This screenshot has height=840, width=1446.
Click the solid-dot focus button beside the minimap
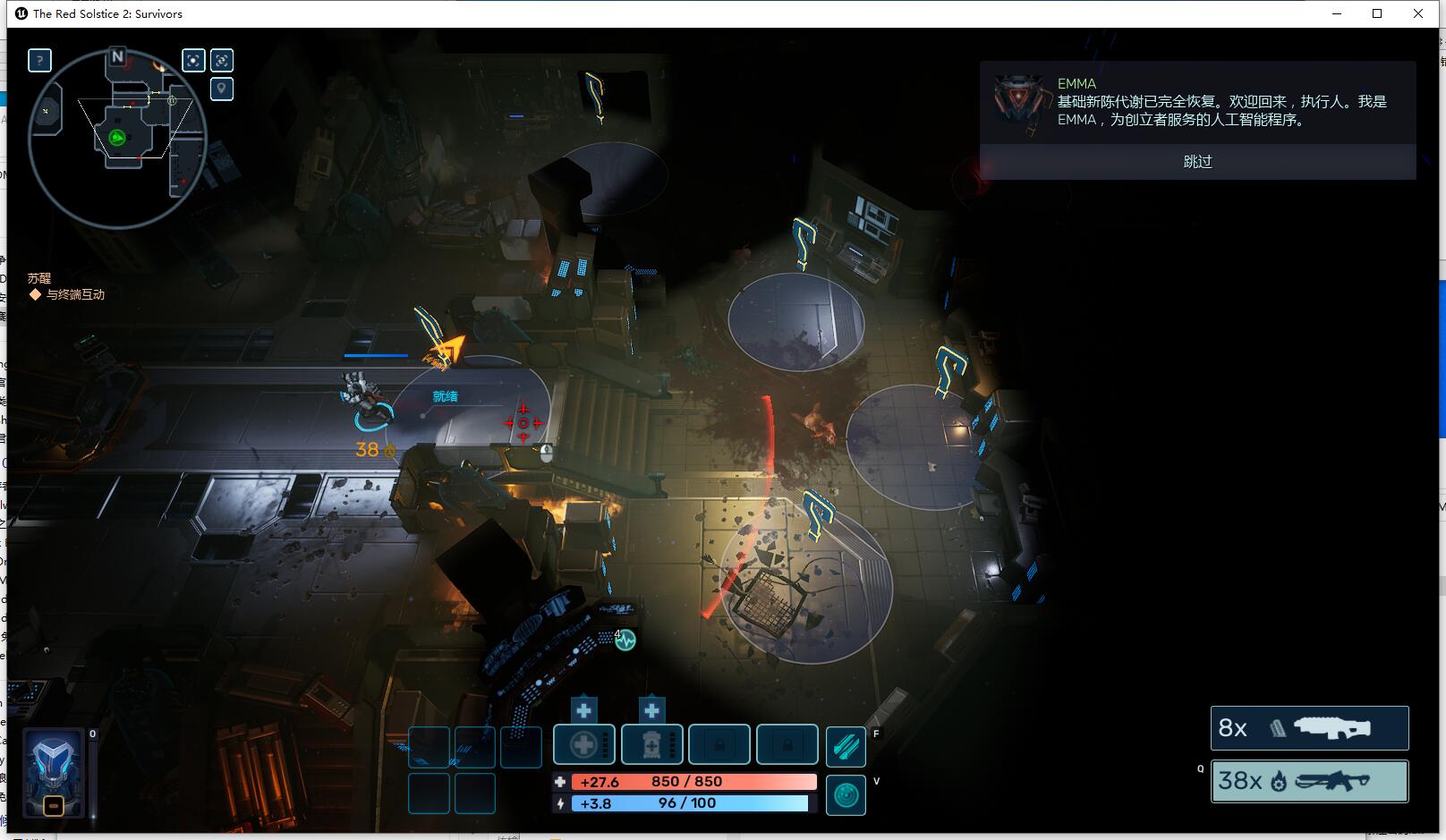(193, 60)
